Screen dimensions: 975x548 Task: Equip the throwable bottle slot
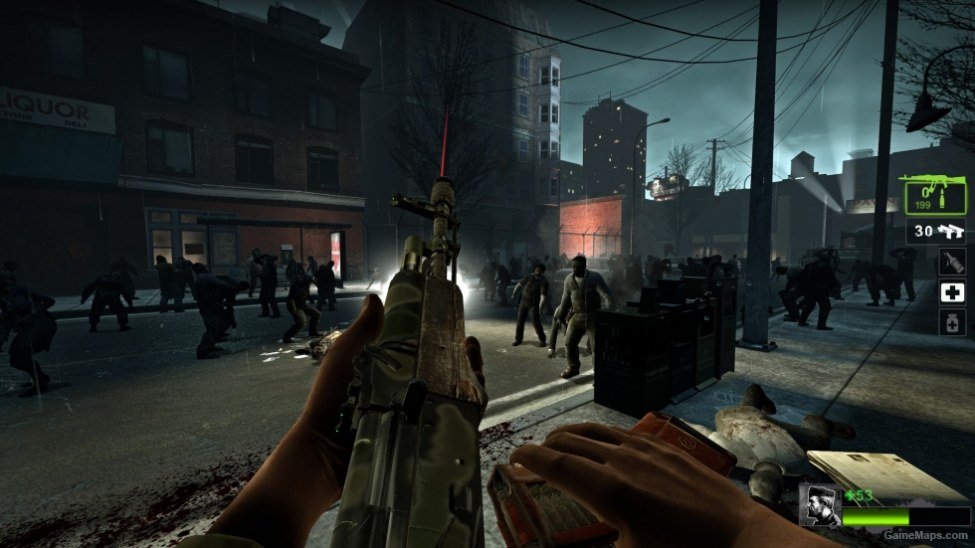pos(952,262)
